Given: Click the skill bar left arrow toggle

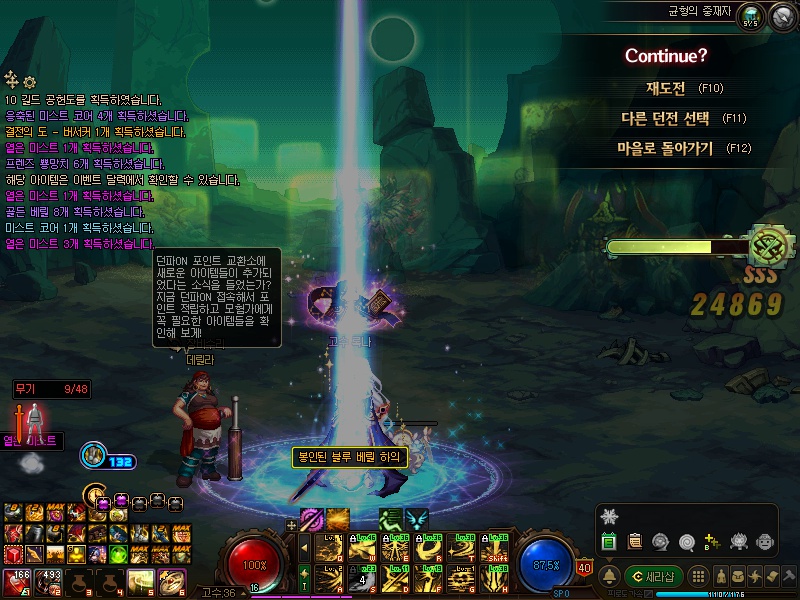Looking at the screenshot, I should (305, 549).
